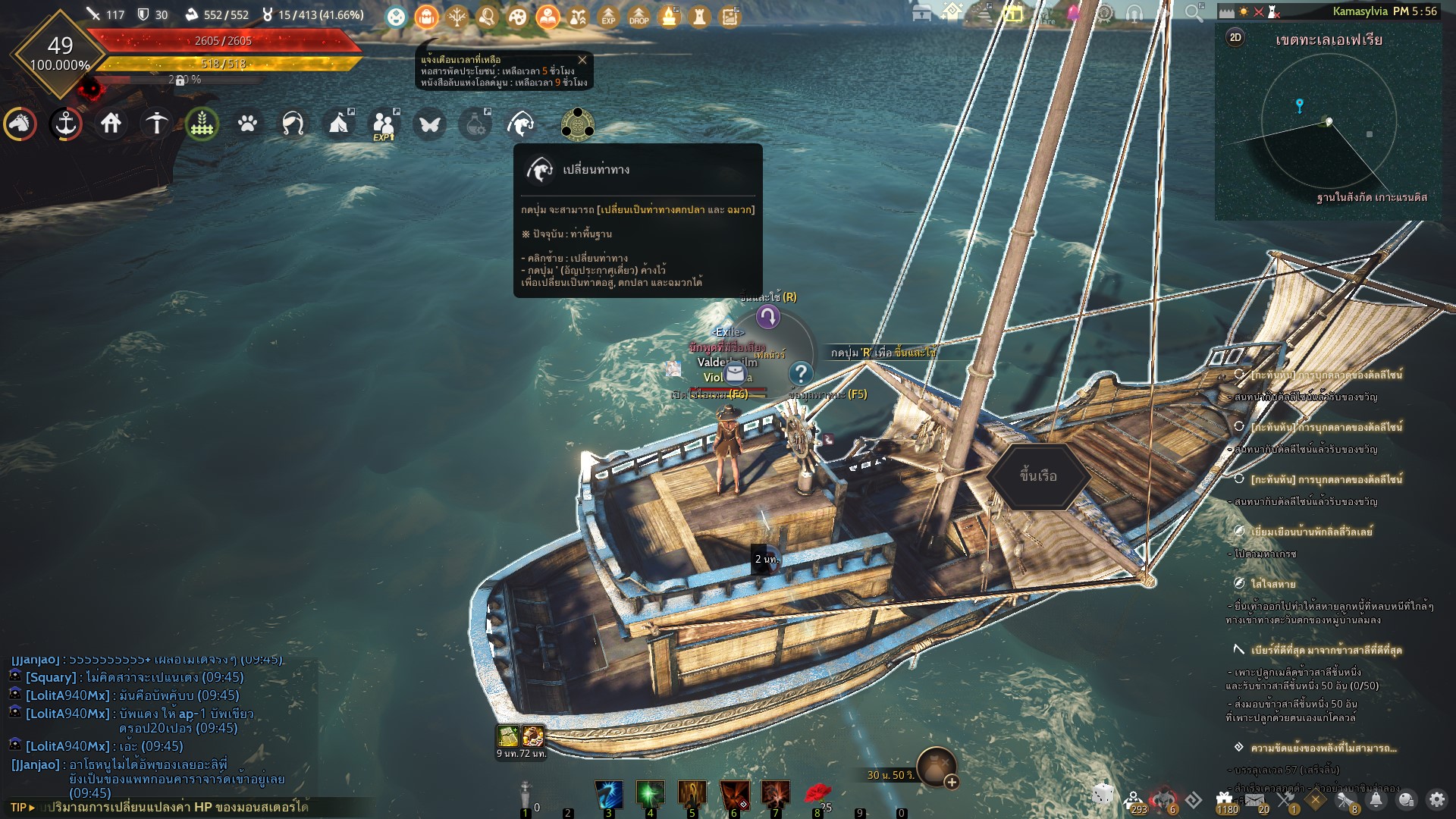Open the paw print pet icon
The width and height of the screenshot is (1456, 819).
248,124
